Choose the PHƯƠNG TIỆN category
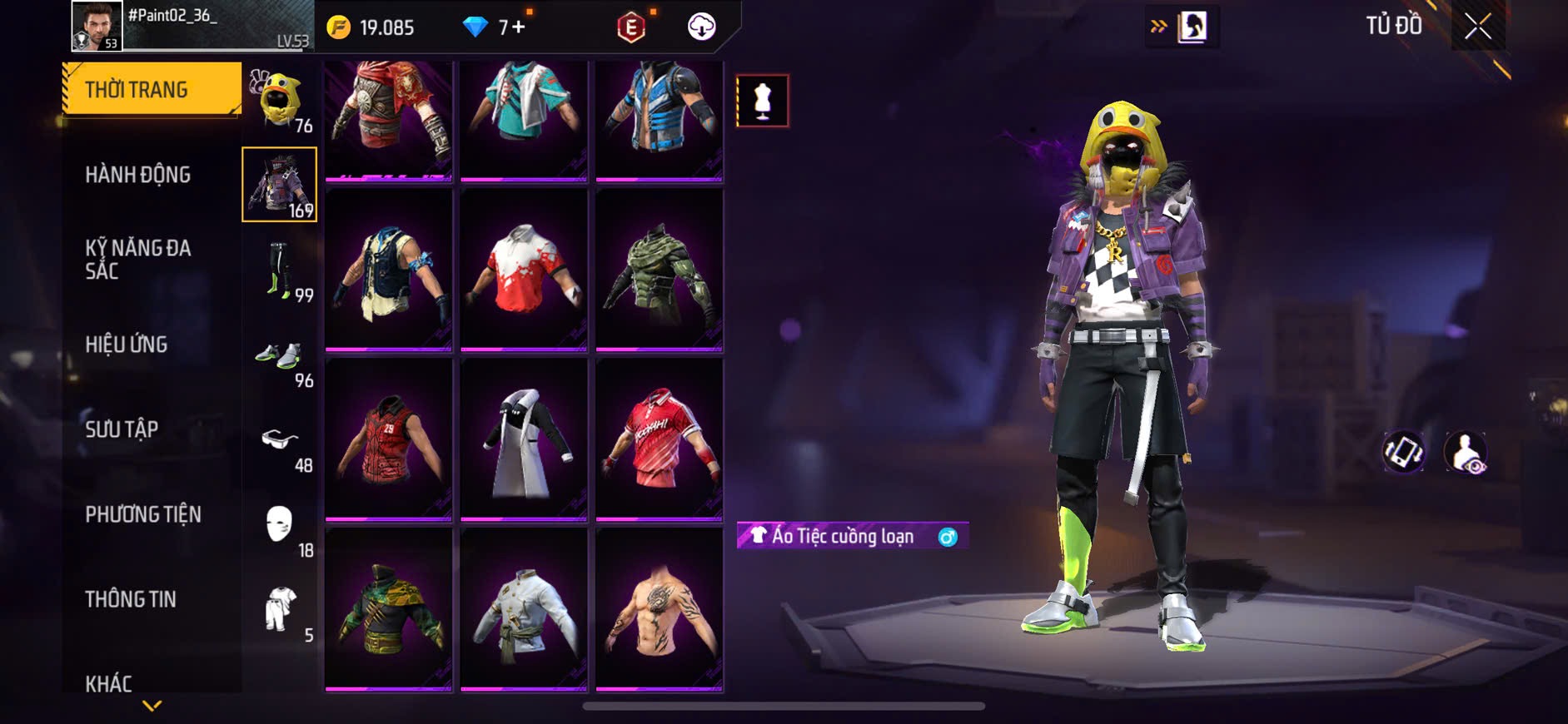This screenshot has width=1568, height=724. (143, 514)
